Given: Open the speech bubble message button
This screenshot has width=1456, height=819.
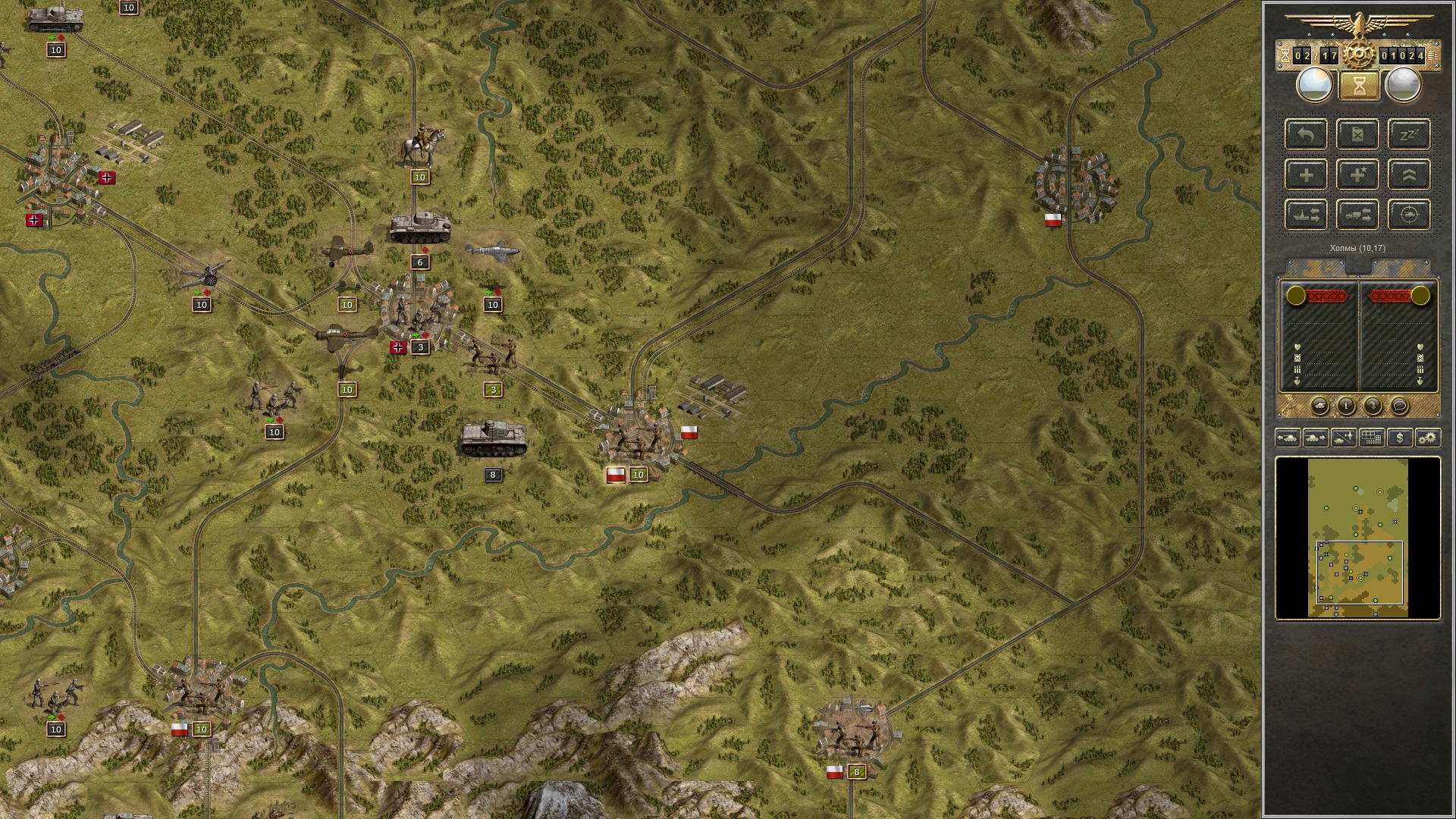Looking at the screenshot, I should click(1399, 406).
